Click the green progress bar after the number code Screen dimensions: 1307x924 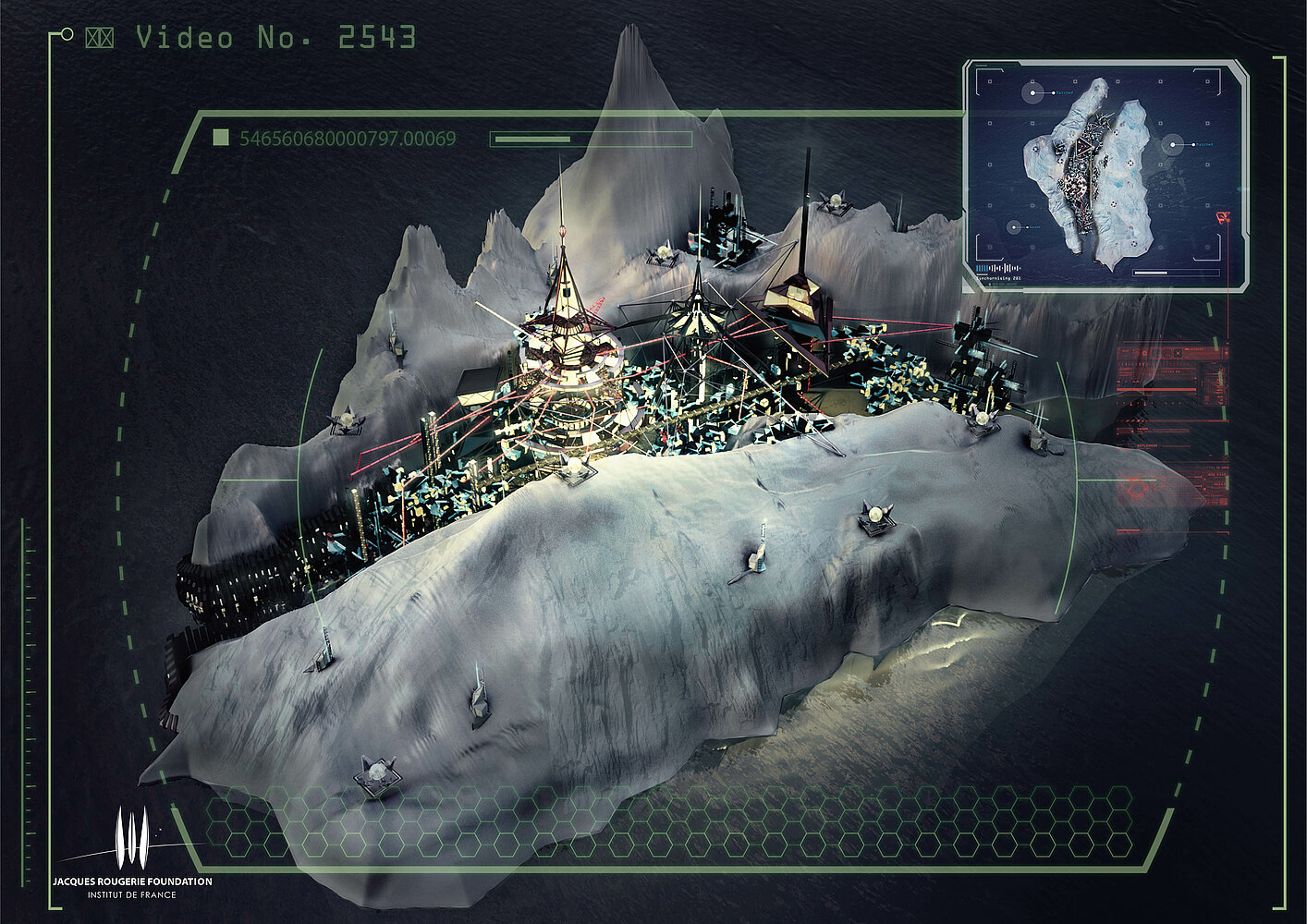point(590,140)
